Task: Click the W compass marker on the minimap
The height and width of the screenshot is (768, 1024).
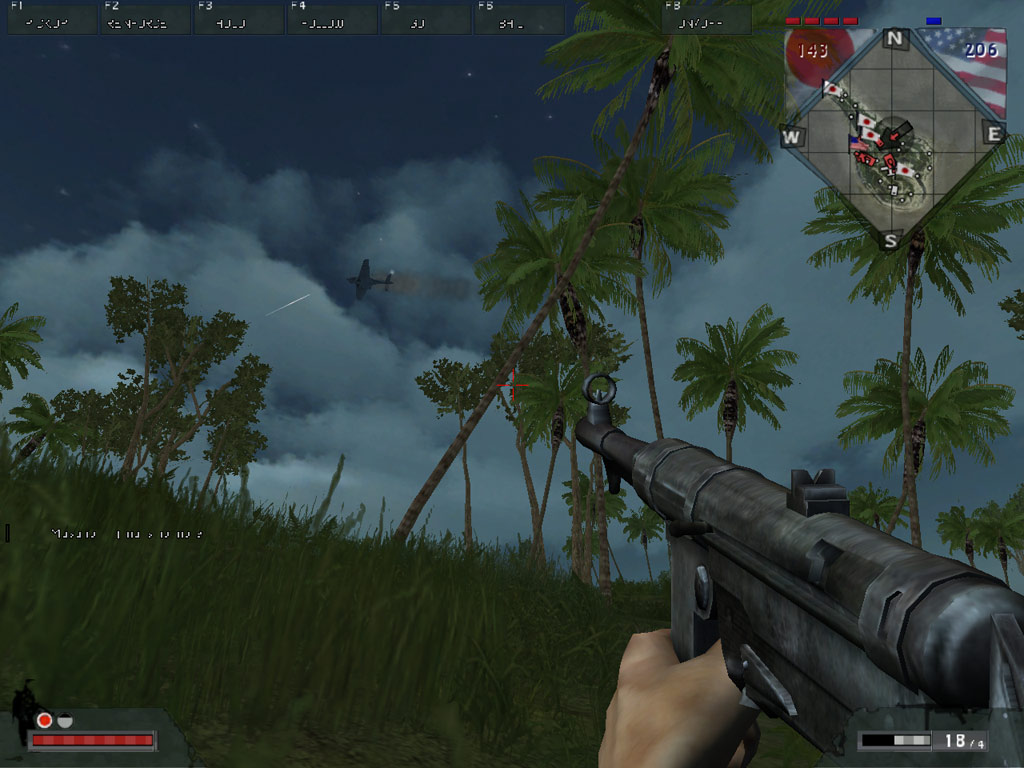Action: point(791,137)
